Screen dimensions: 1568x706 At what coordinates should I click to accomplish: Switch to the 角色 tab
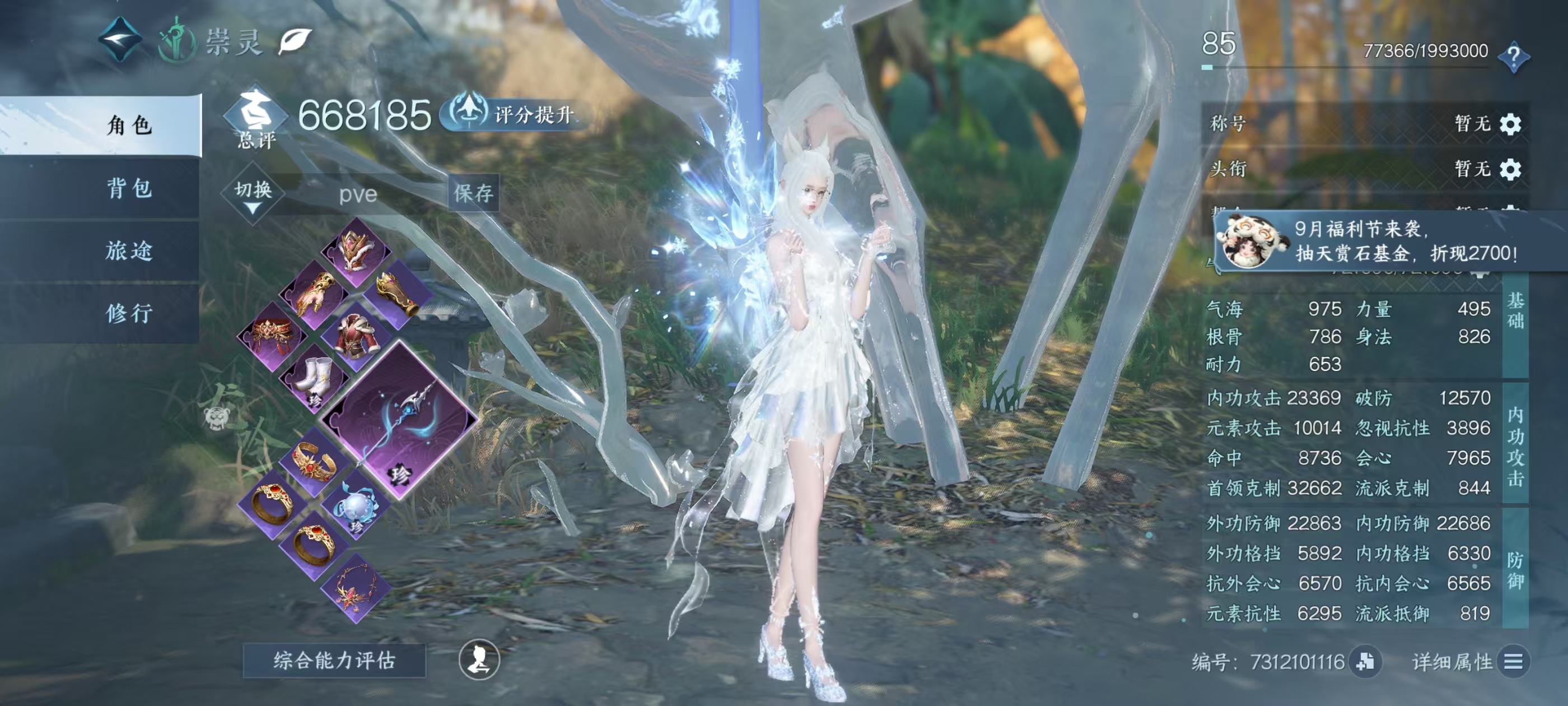129,126
